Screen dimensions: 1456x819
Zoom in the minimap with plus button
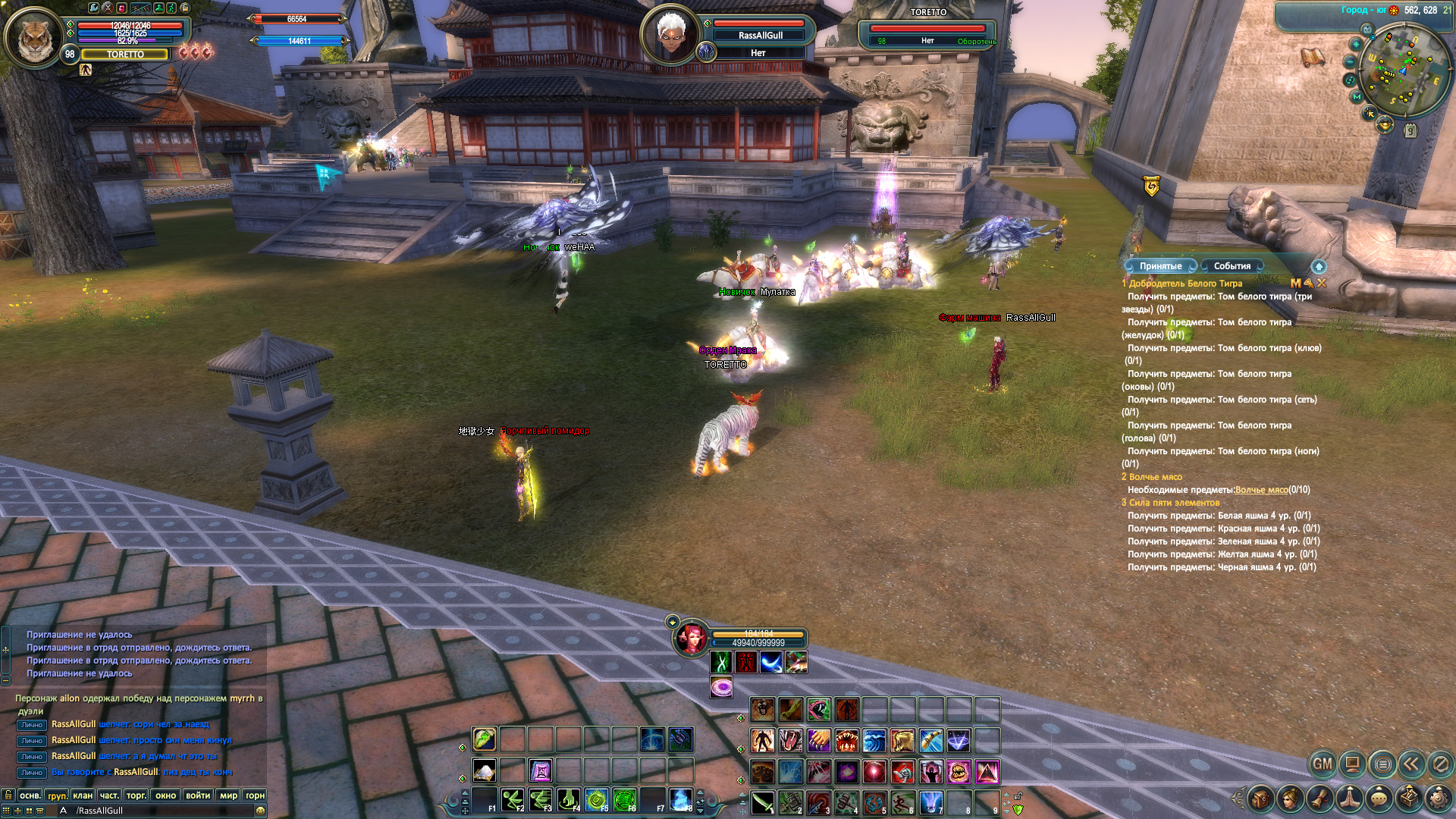[1356, 44]
